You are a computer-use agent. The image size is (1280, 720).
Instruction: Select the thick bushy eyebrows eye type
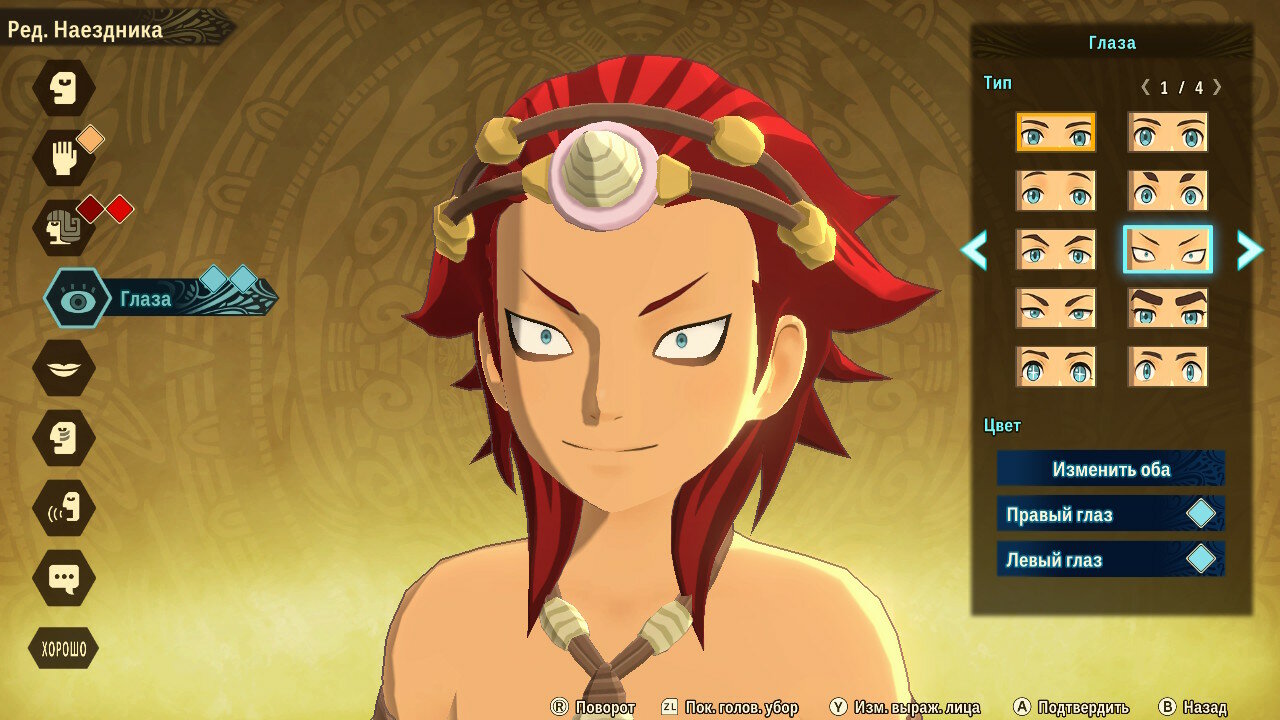tap(1167, 308)
